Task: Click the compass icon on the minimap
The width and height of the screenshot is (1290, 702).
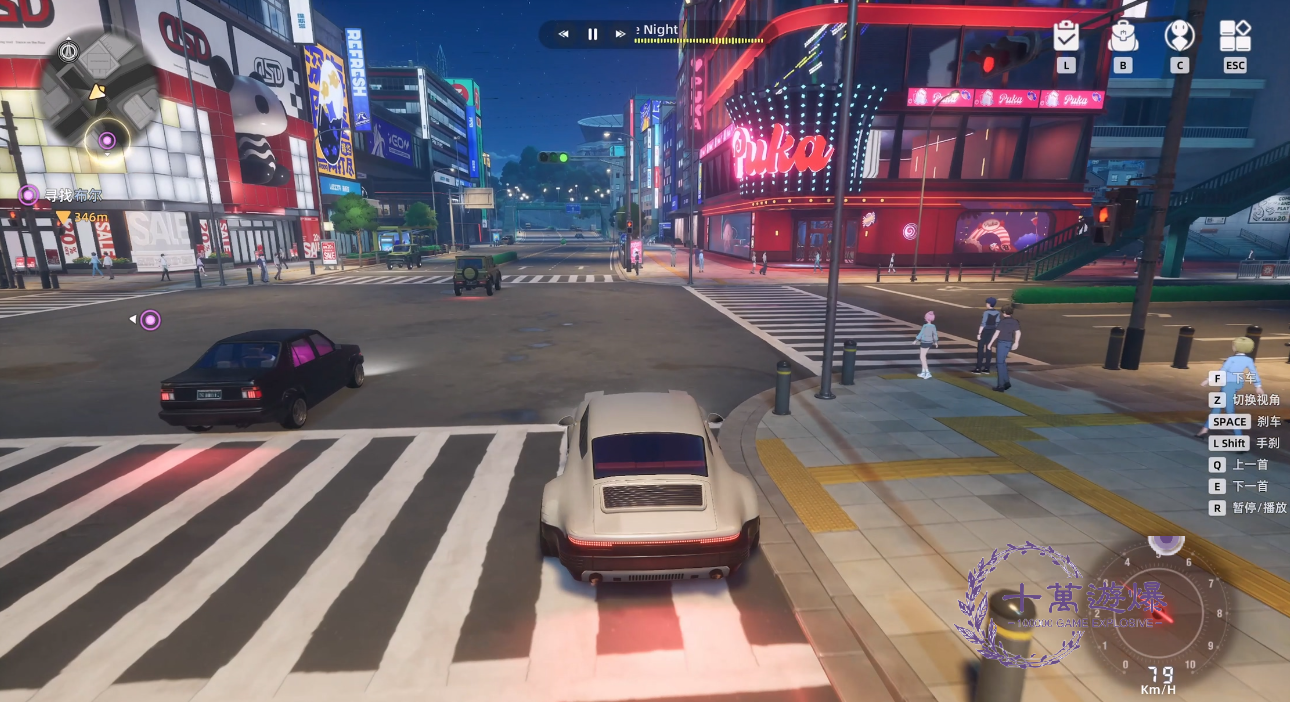Action: [68, 52]
